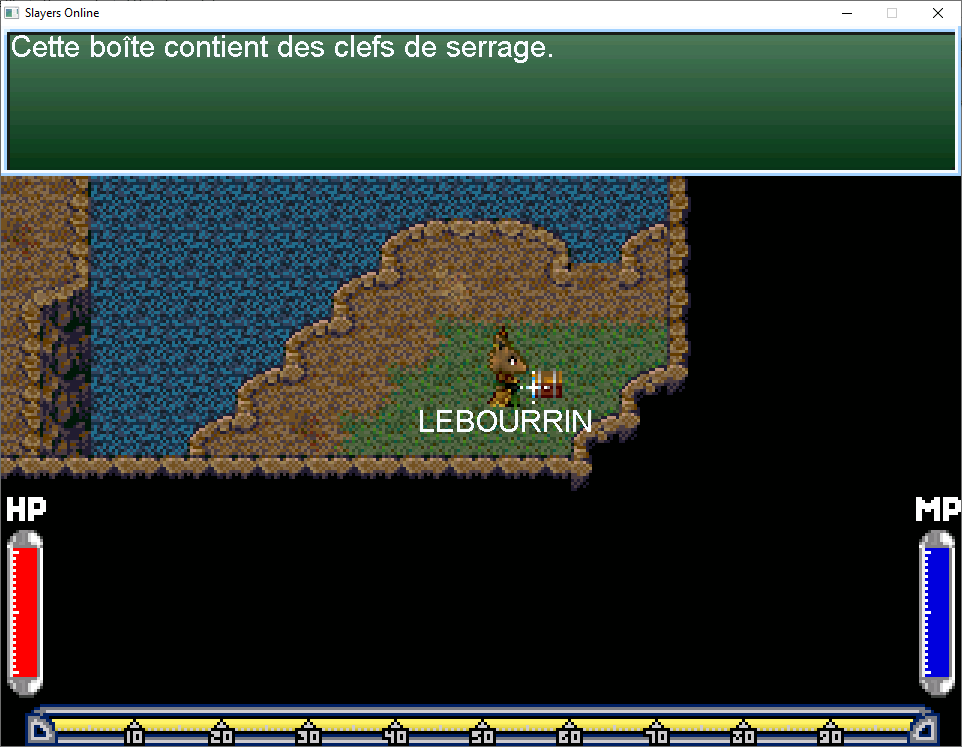Close the Slayers Online window
The width and height of the screenshot is (962, 747).
click(x=937, y=14)
